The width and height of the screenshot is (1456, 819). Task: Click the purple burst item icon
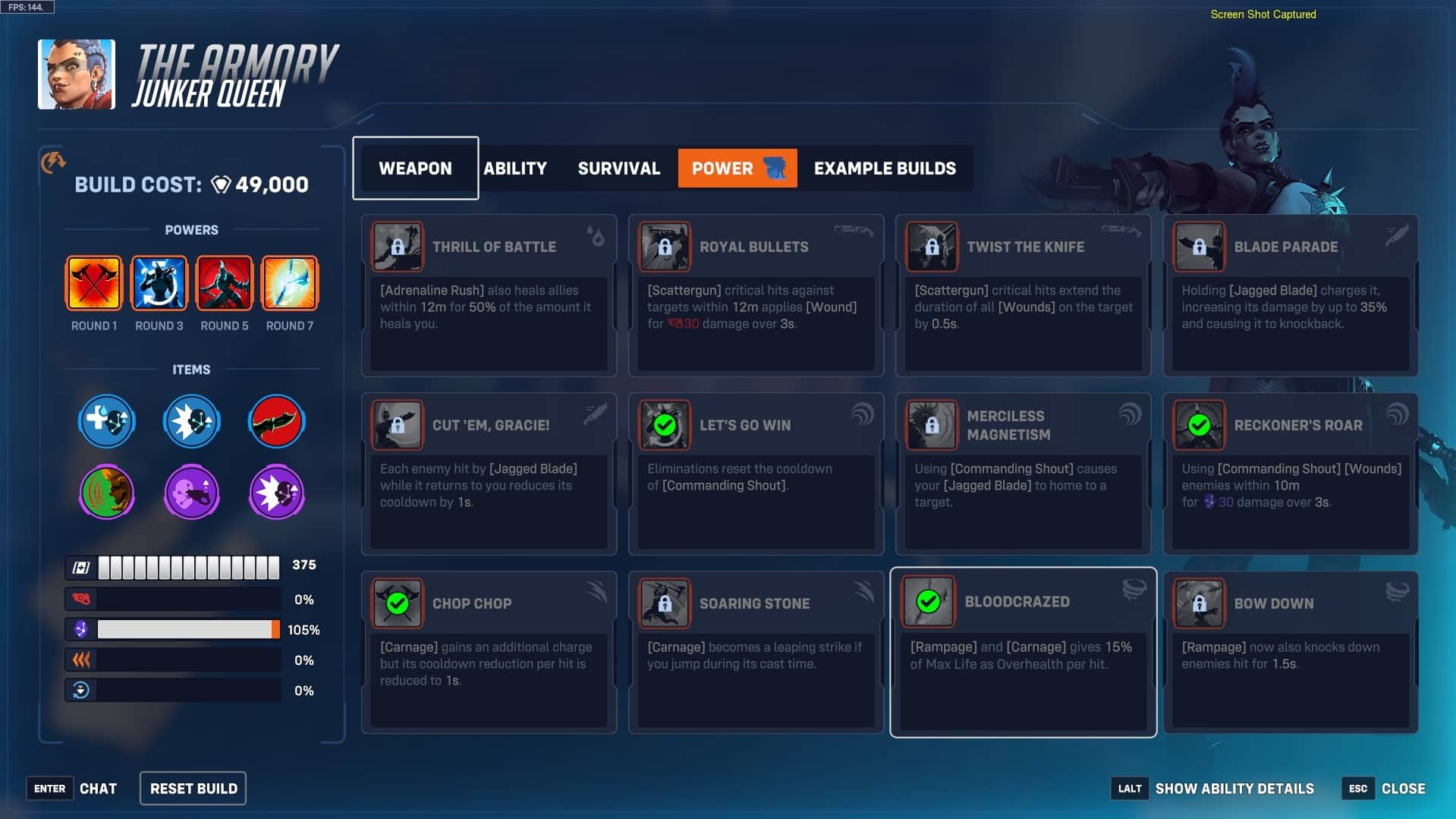tap(276, 492)
